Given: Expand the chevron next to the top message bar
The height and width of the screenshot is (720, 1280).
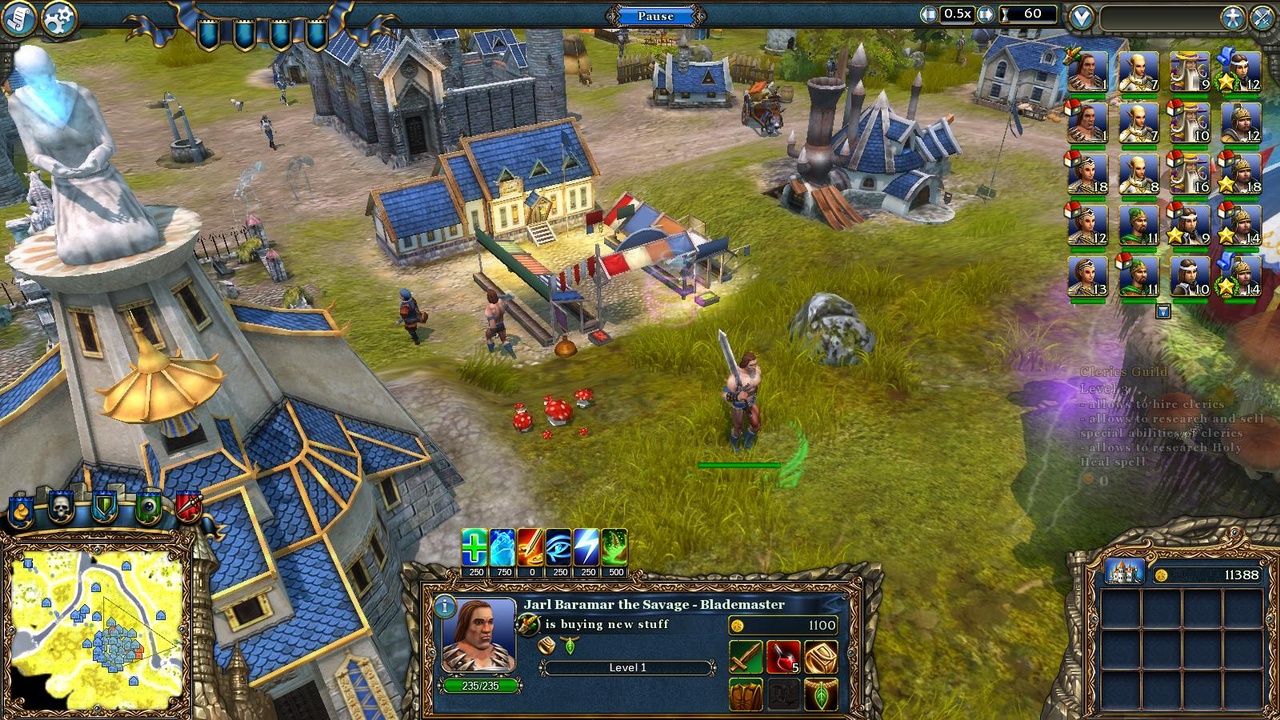Looking at the screenshot, I should coord(1080,16).
